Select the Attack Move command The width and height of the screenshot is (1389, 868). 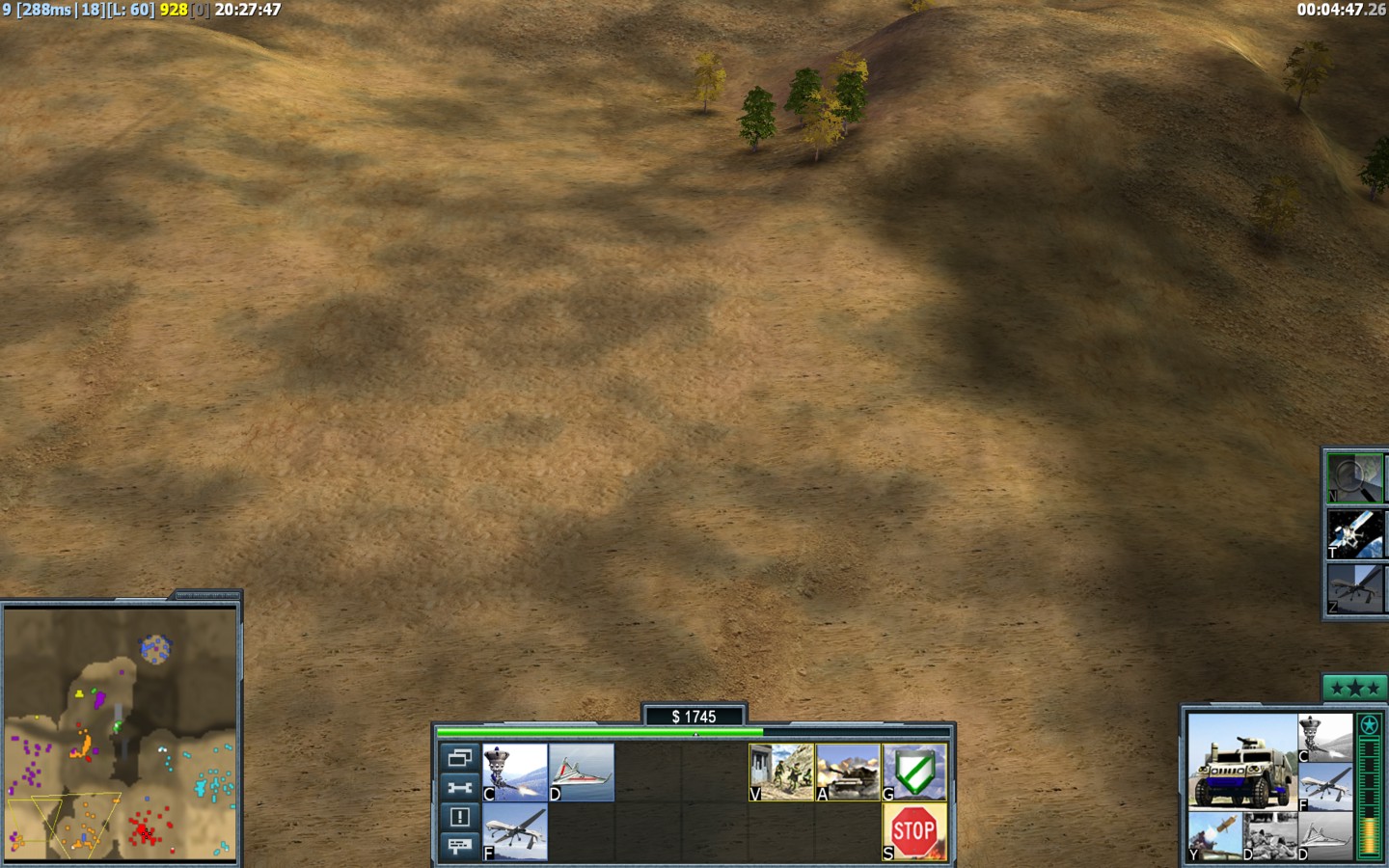click(848, 773)
